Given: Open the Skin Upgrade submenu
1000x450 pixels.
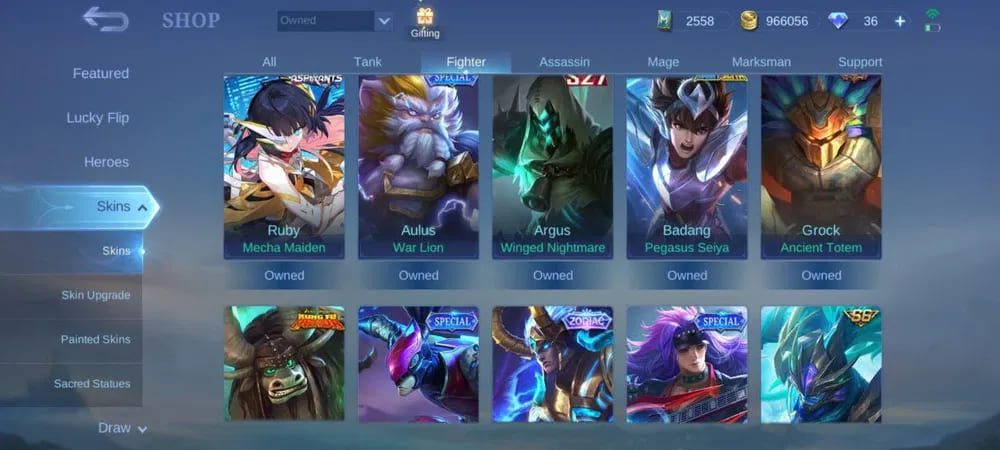Looking at the screenshot, I should [95, 295].
